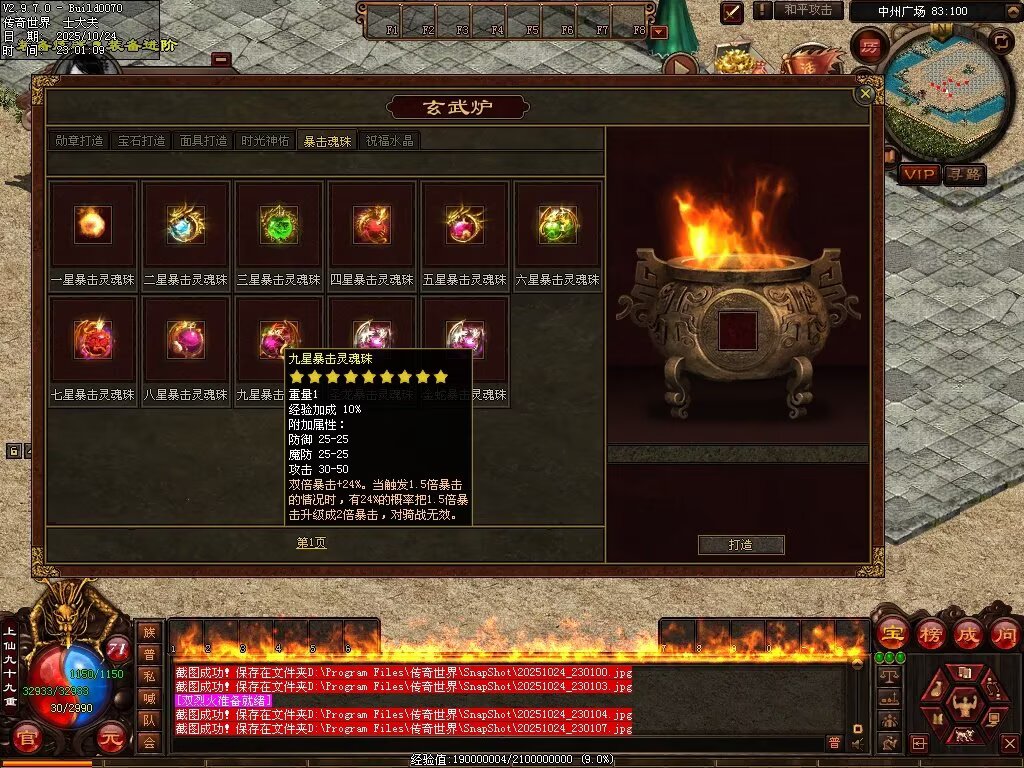
Task: Pick the 六星暴击灵魂珠 item slot
Action: coord(558,225)
